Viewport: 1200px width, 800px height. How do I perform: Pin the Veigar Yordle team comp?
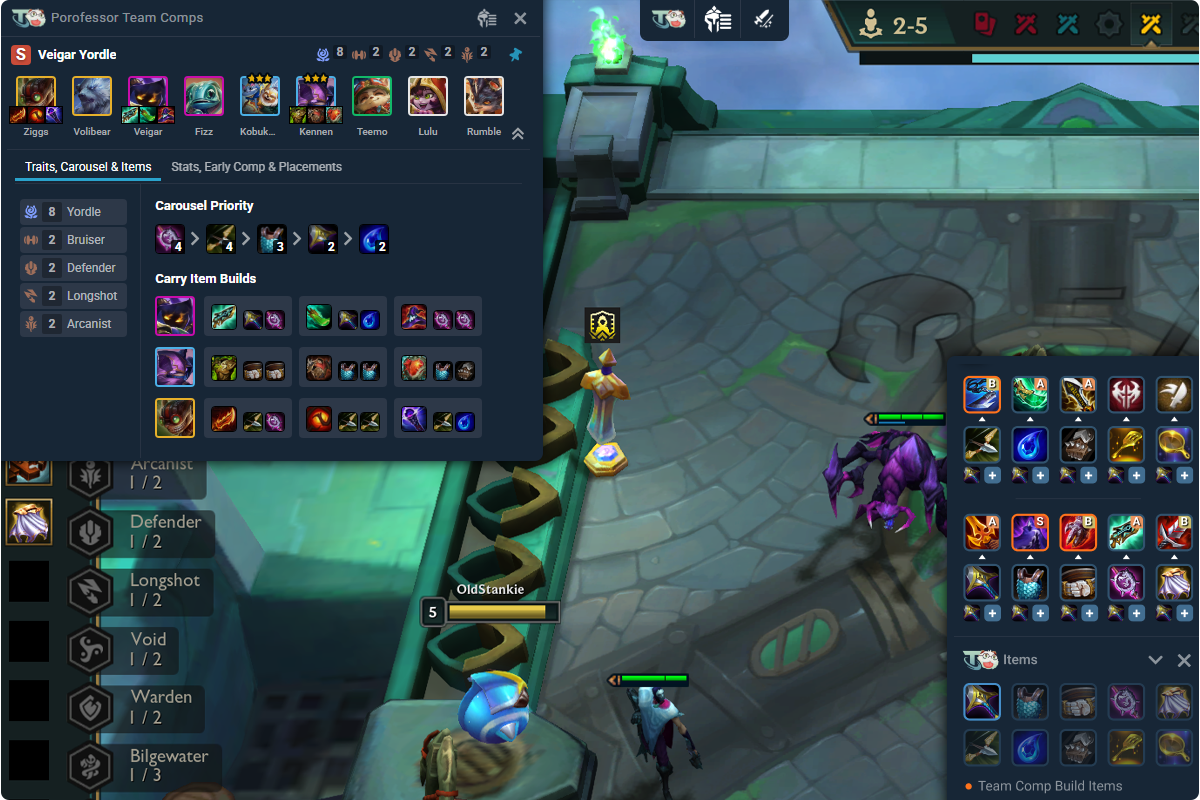pos(515,54)
